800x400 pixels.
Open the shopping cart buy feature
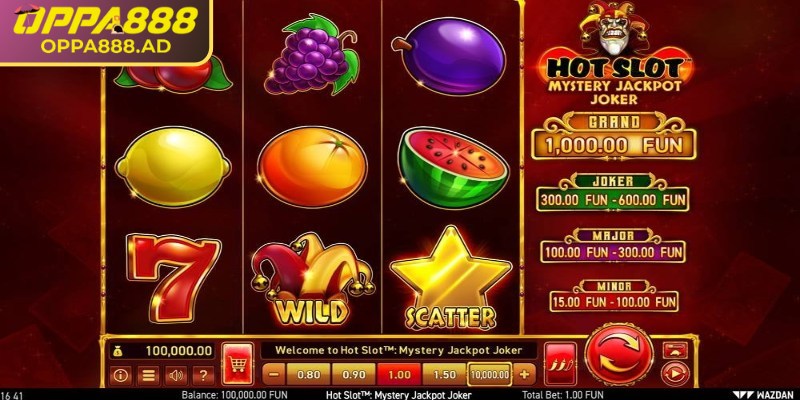(236, 359)
